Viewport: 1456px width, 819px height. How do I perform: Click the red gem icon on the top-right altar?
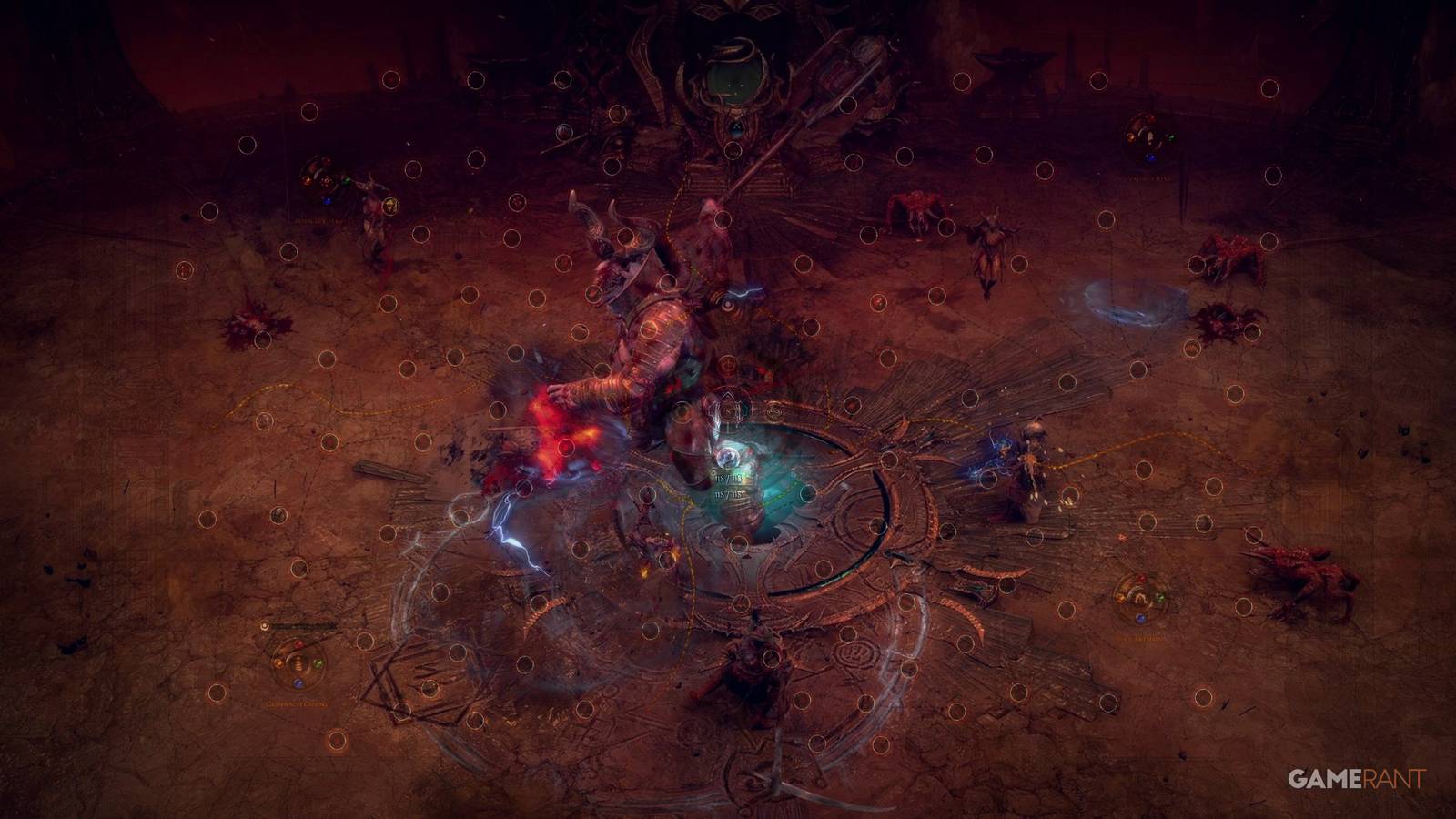(1151, 118)
